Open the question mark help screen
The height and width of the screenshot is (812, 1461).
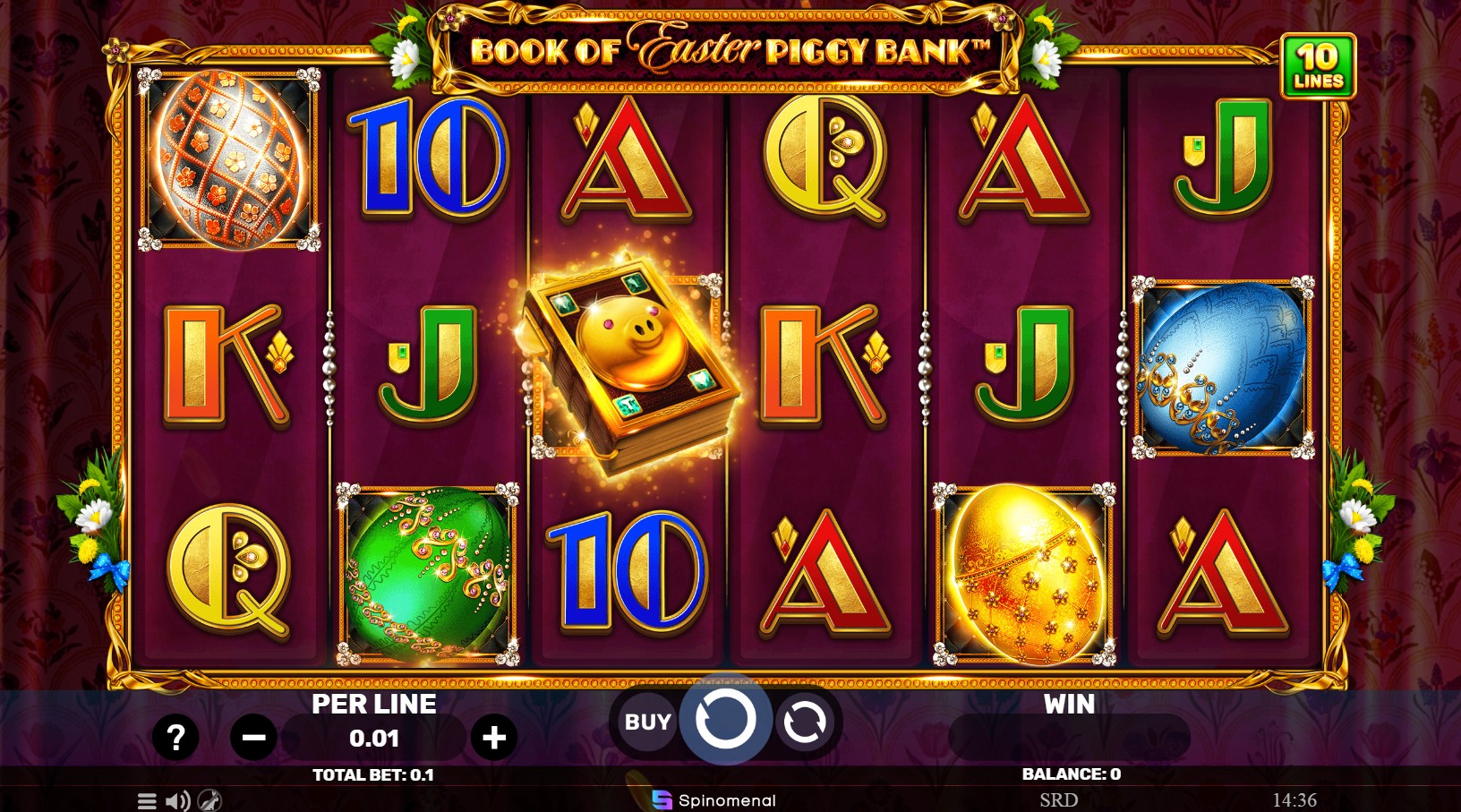[175, 738]
